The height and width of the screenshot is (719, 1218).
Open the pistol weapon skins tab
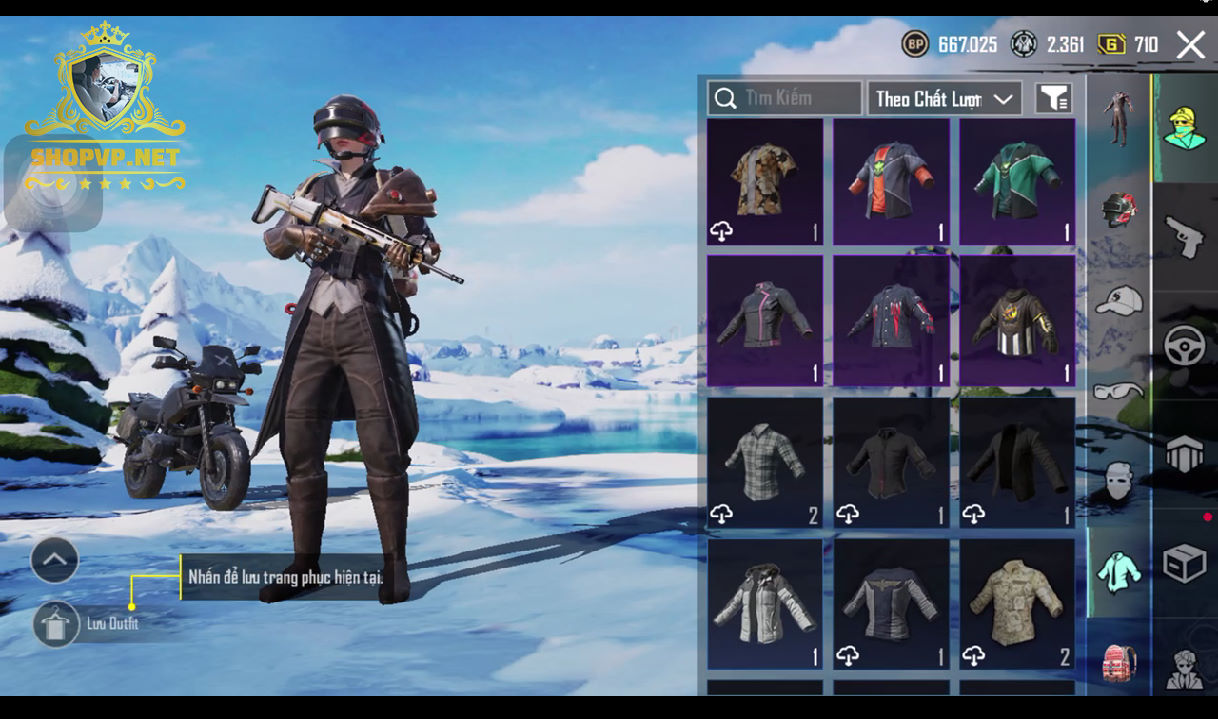point(1185,236)
